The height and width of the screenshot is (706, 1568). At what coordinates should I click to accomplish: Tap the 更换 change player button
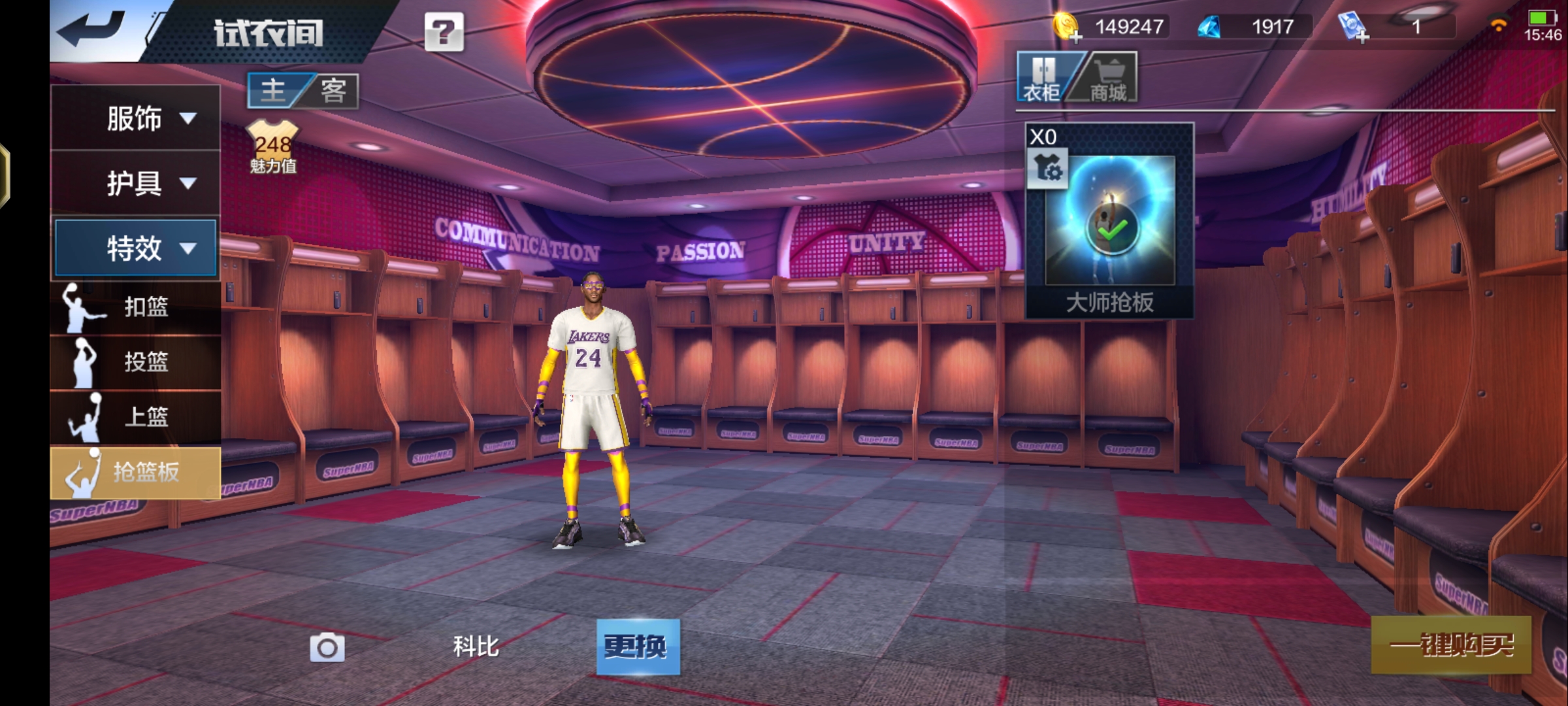[x=638, y=647]
